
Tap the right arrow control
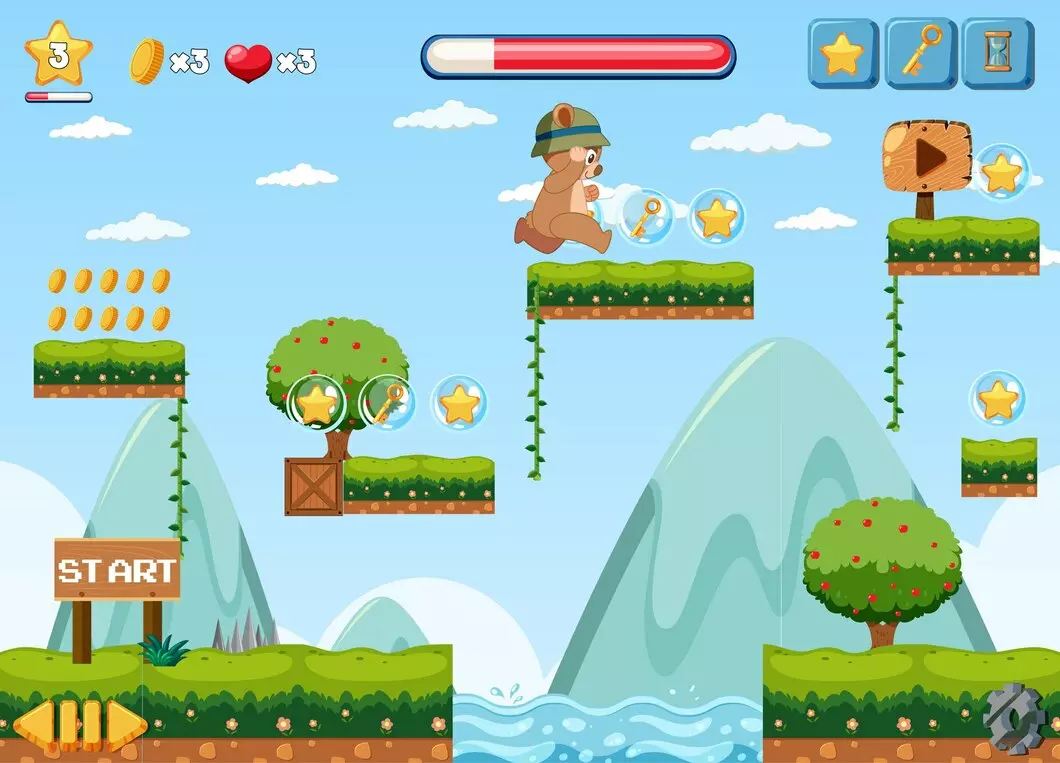pos(127,723)
